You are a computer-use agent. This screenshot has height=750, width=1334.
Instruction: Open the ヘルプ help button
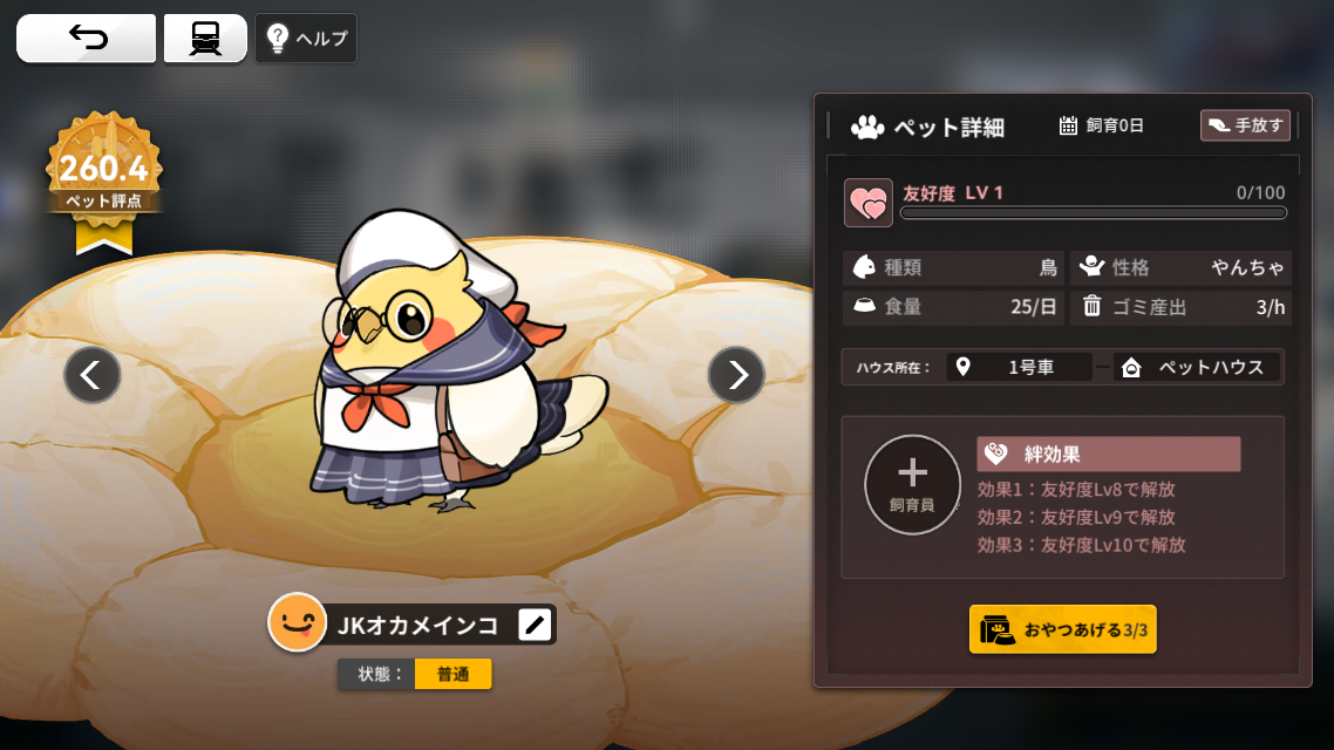tap(306, 39)
